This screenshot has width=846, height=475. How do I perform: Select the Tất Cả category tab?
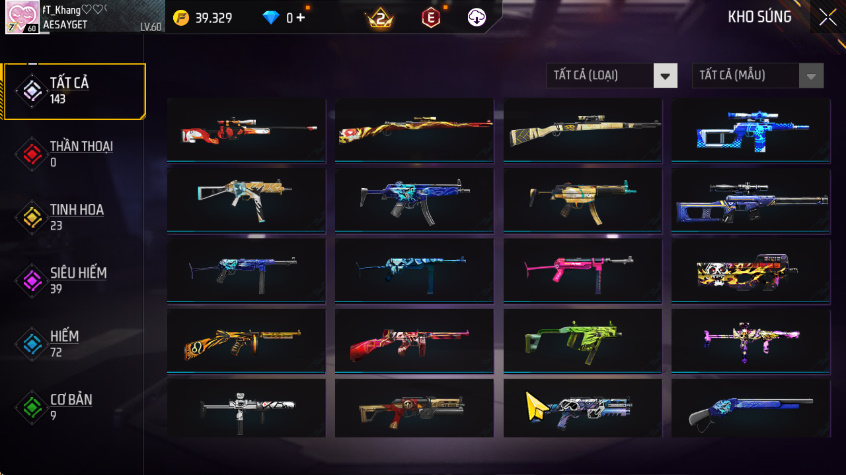tap(74, 91)
